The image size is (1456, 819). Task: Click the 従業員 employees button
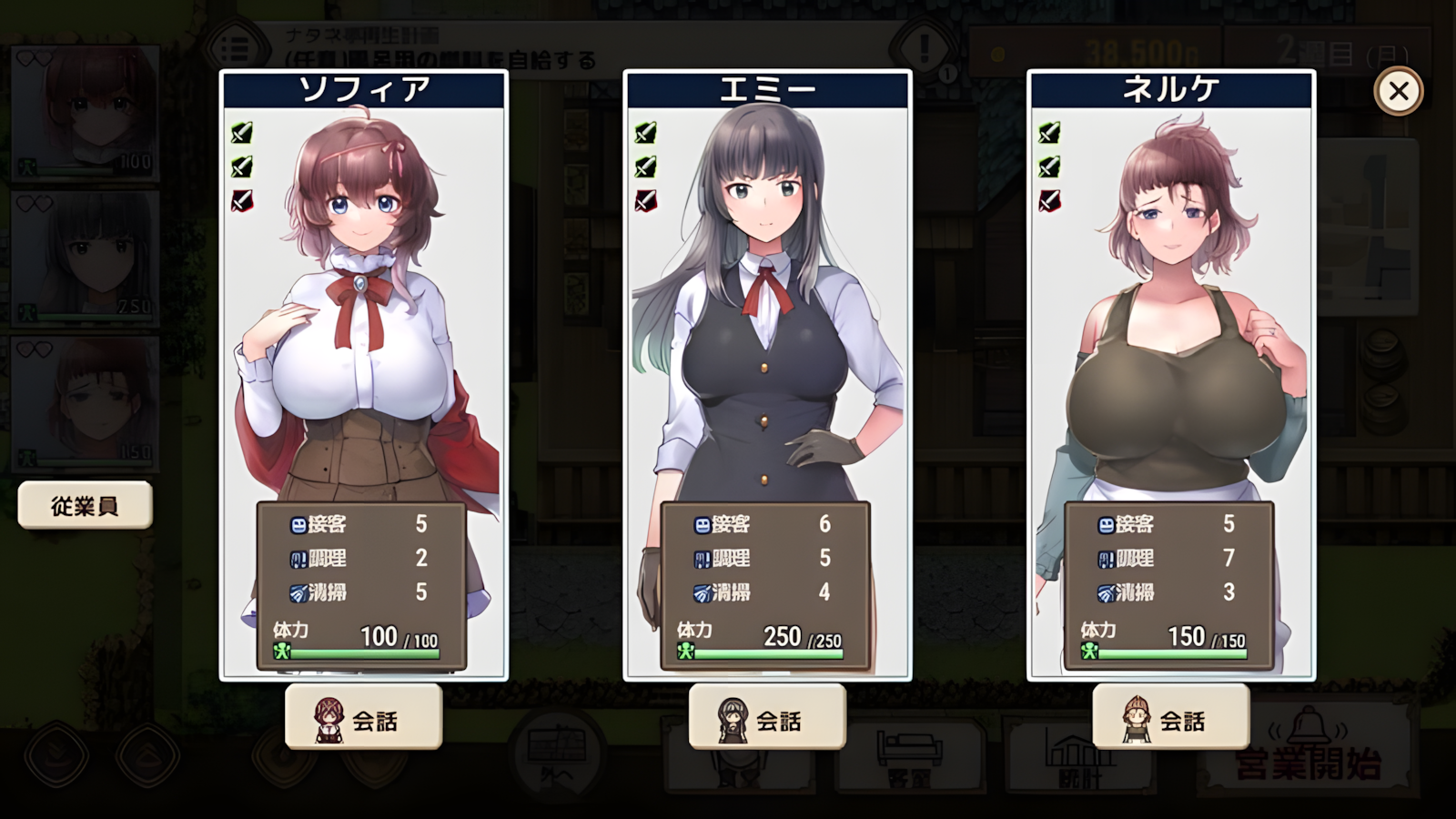[85, 505]
